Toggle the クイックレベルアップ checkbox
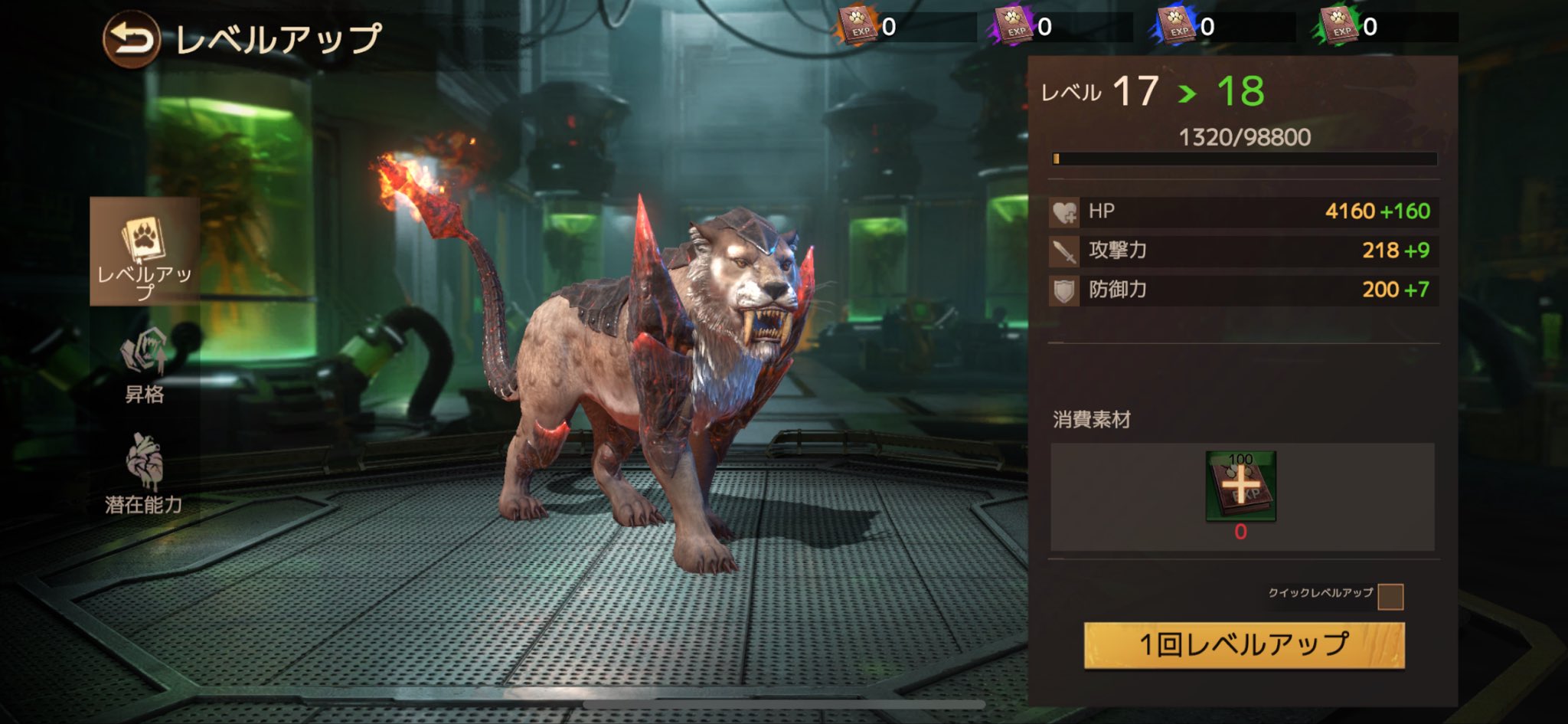This screenshot has width=1568, height=724. tap(1390, 596)
